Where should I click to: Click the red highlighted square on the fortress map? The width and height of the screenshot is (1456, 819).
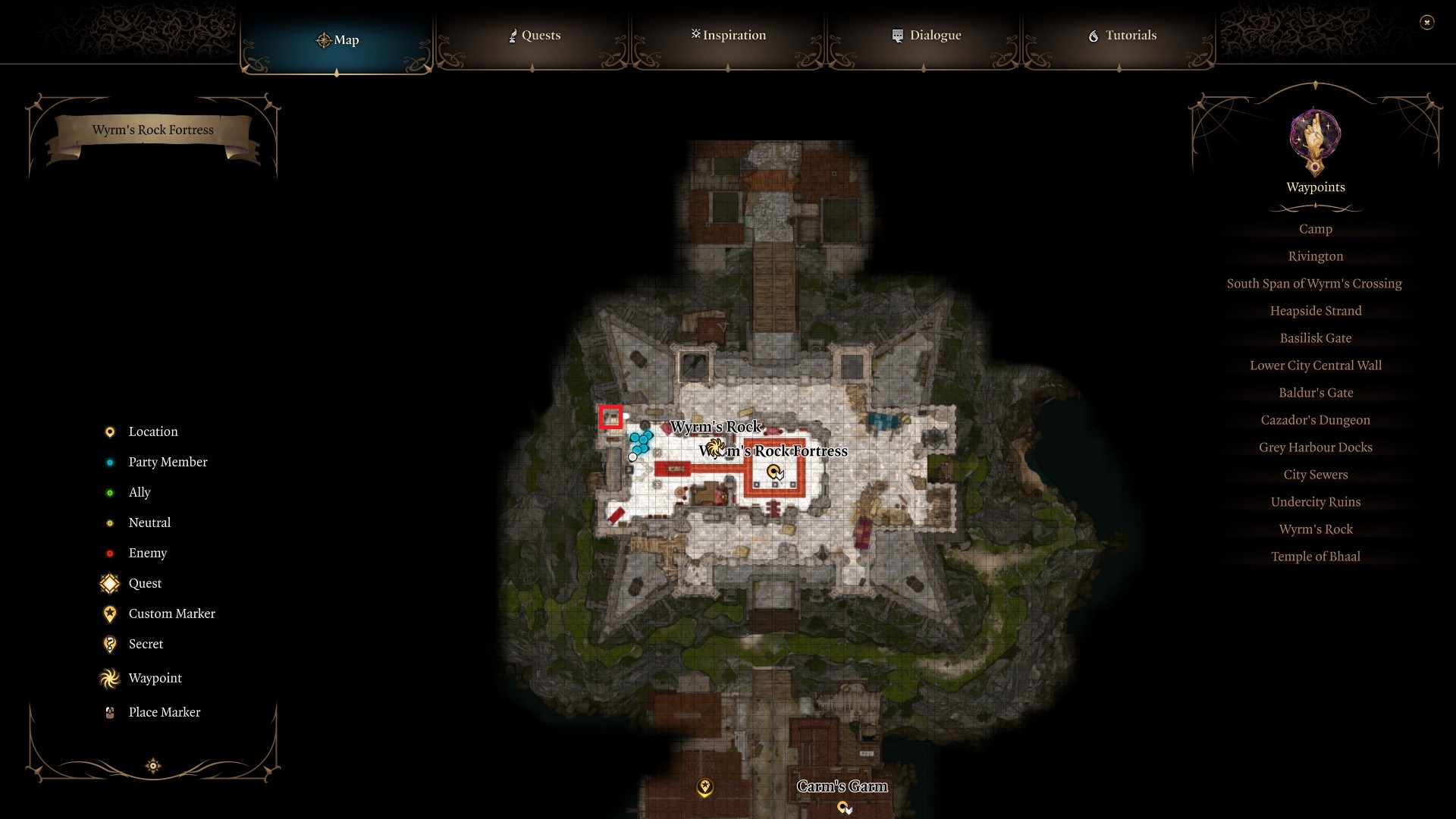pyautogui.click(x=612, y=416)
